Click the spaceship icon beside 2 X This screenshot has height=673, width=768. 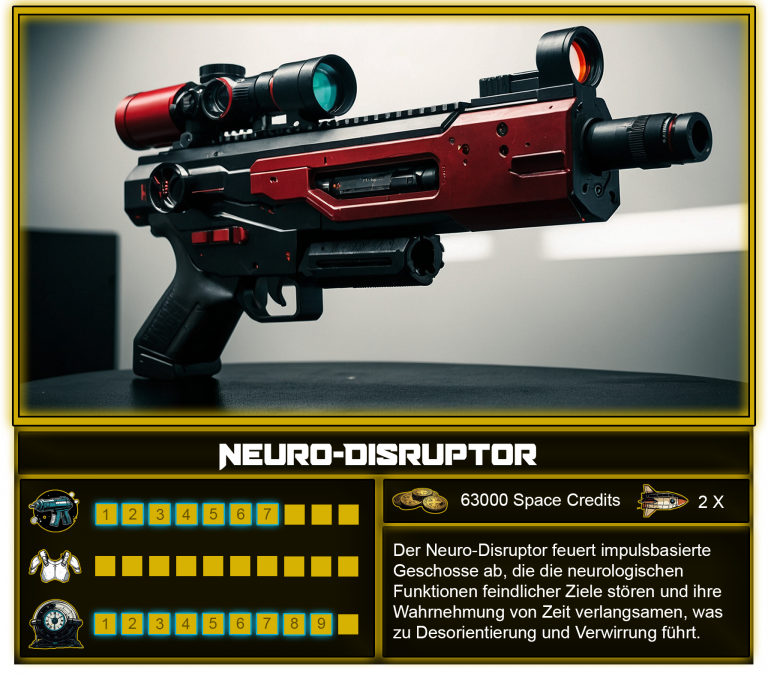pyautogui.click(x=662, y=500)
